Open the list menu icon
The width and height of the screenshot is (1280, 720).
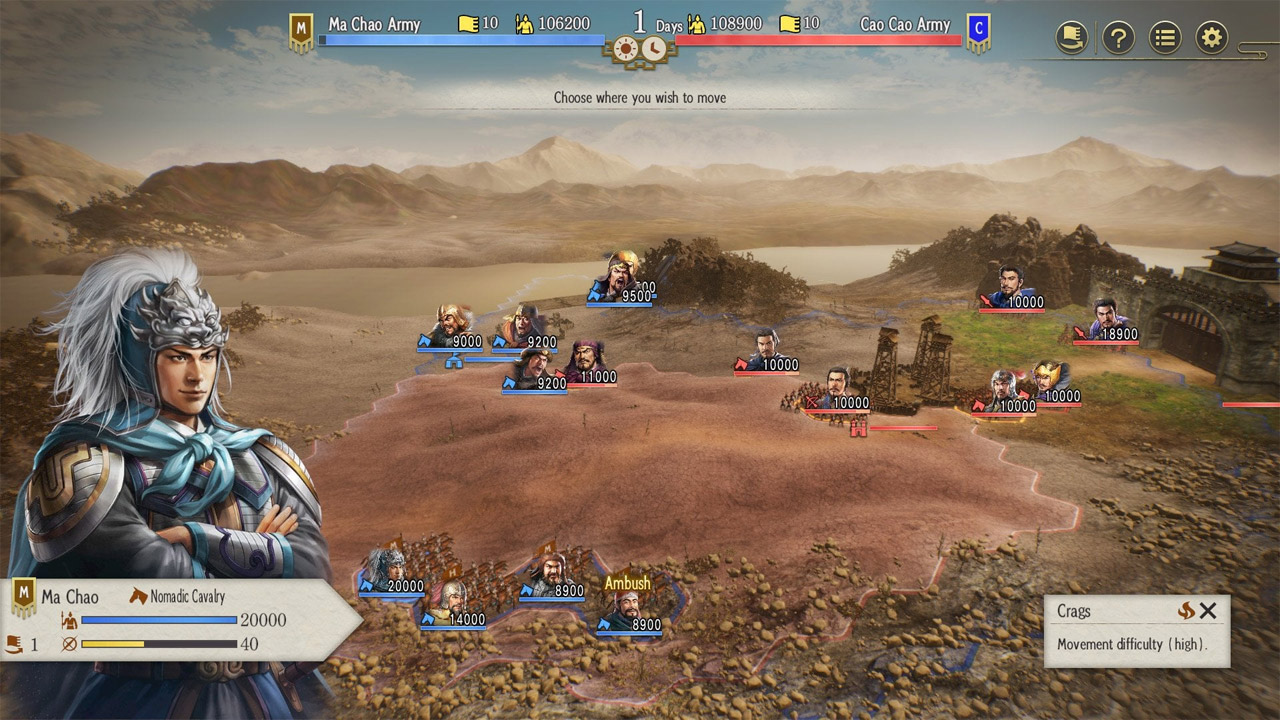1165,38
